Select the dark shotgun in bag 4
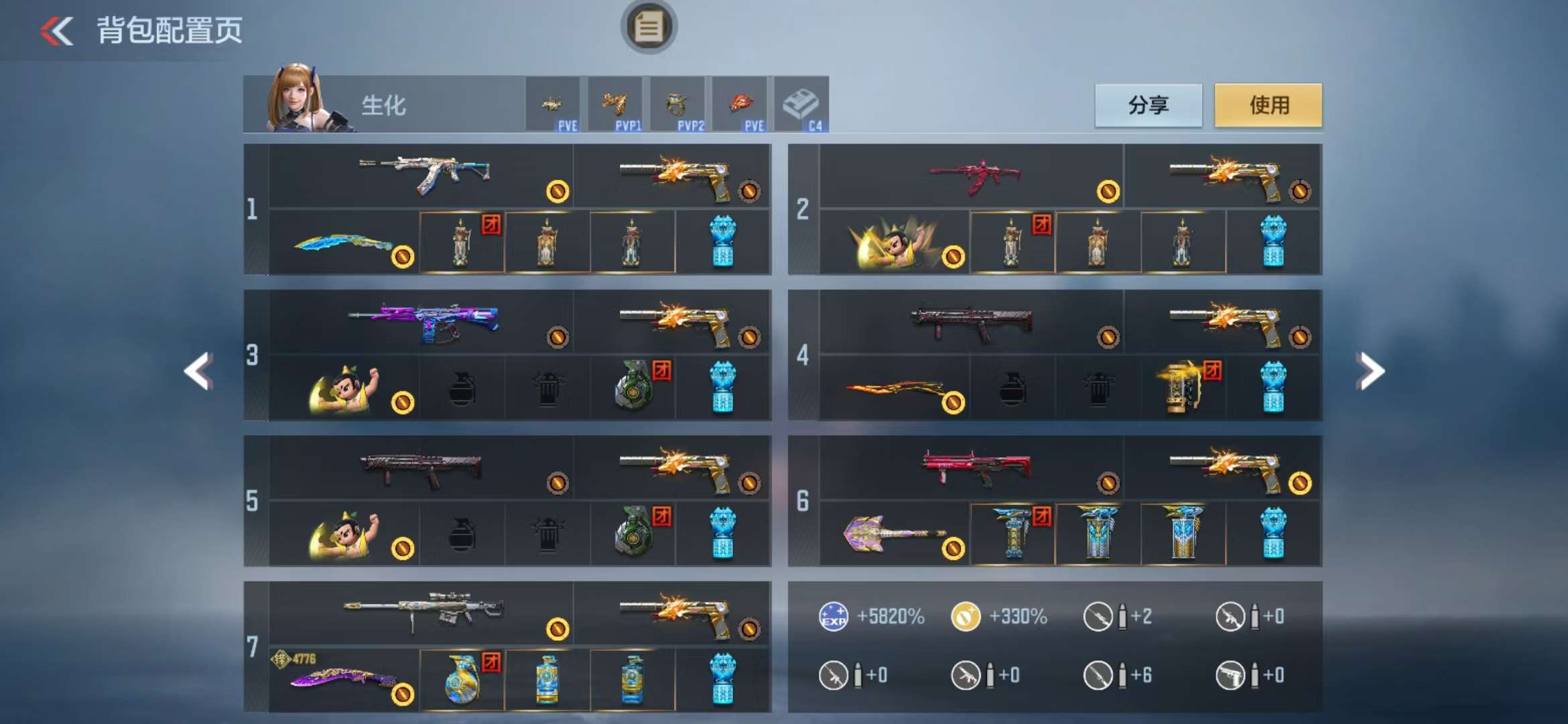Viewport: 1568px width, 724px height. pyautogui.click(x=972, y=322)
